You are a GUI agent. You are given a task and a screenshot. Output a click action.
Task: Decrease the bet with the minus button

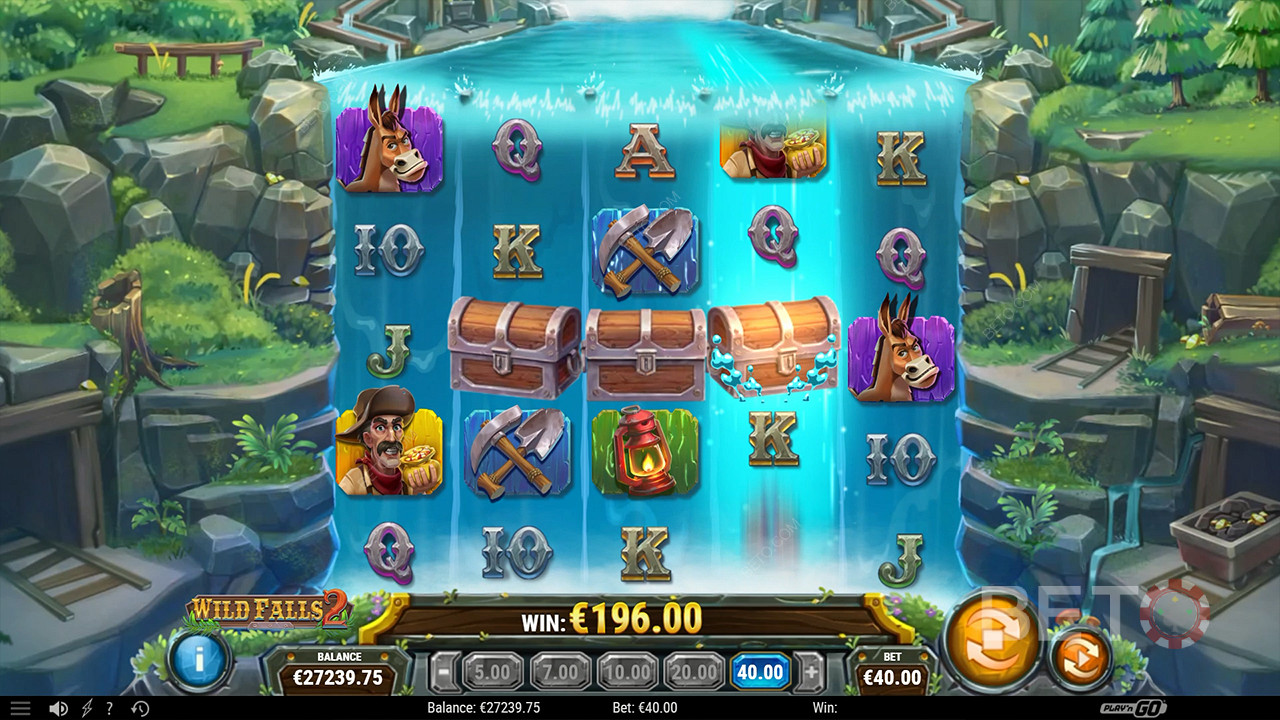[446, 672]
